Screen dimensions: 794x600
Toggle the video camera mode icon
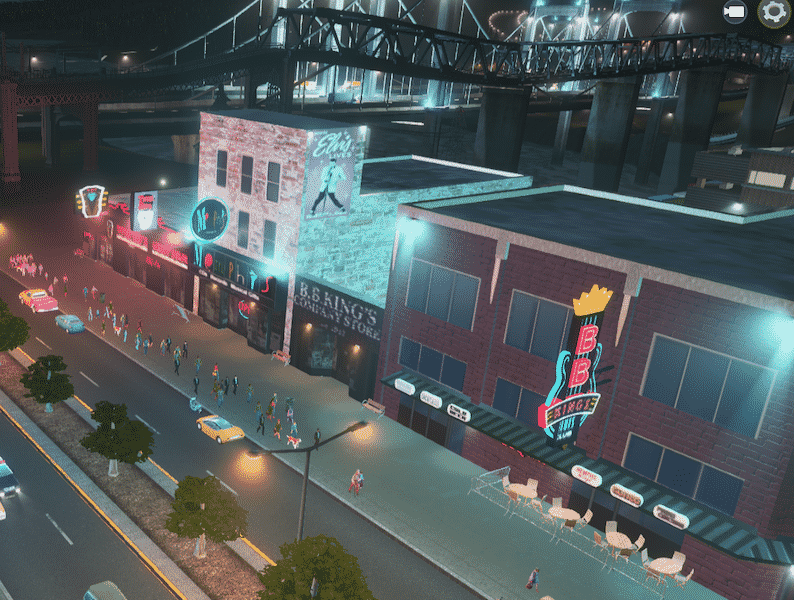coord(736,13)
